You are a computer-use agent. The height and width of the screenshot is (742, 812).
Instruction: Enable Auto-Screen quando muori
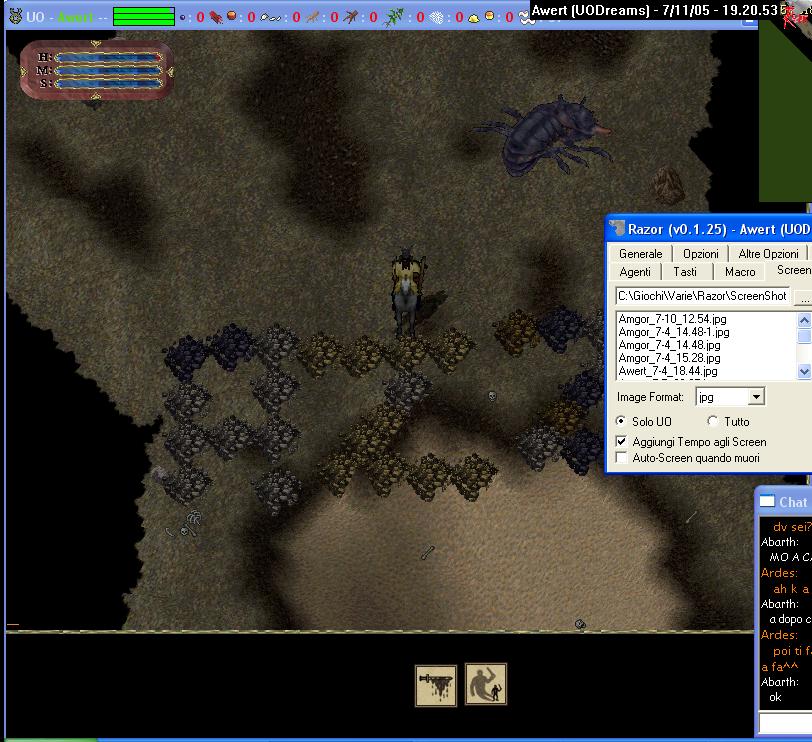tap(622, 458)
